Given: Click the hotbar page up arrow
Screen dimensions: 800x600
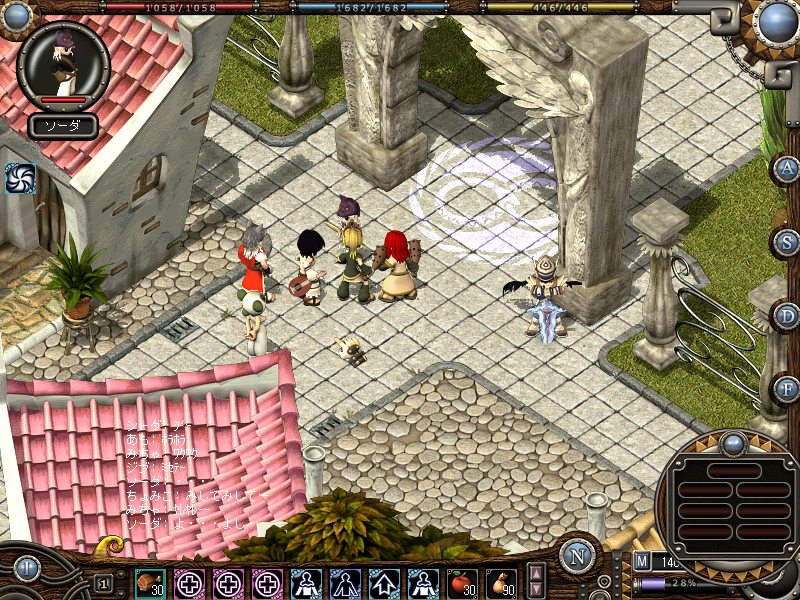Looking at the screenshot, I should pyautogui.click(x=536, y=573).
